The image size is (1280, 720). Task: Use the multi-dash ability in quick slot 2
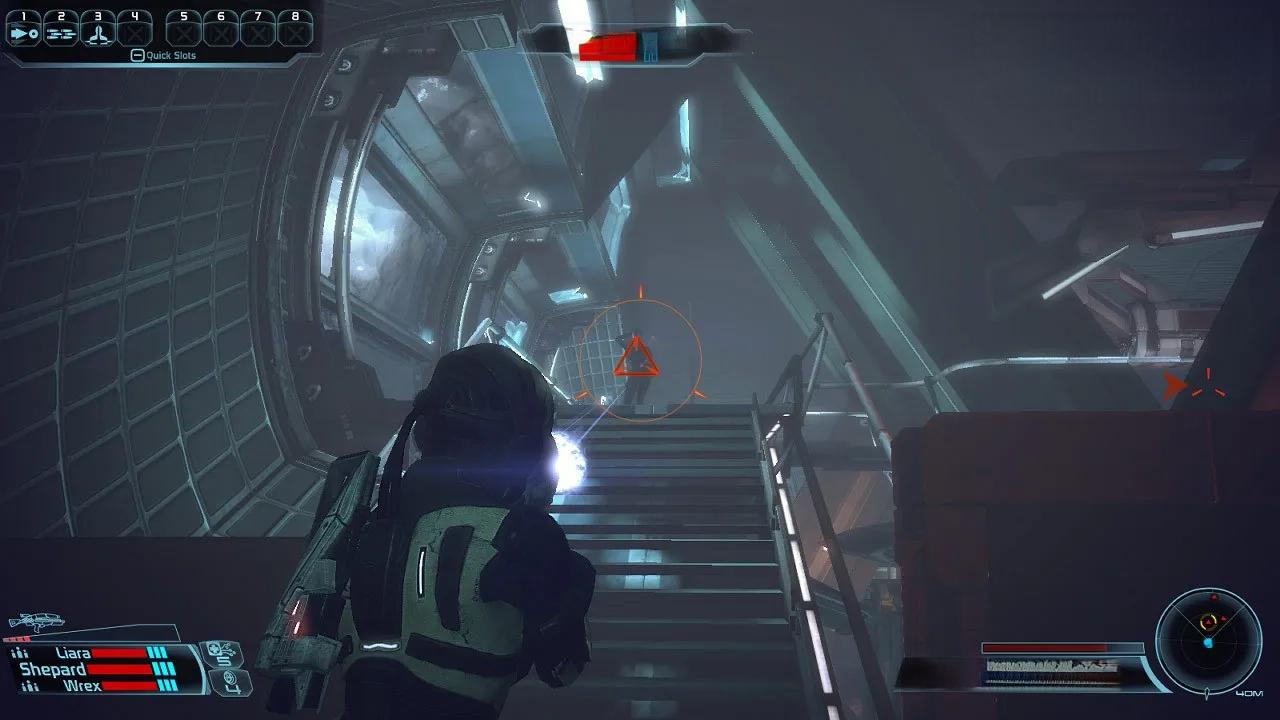60,32
